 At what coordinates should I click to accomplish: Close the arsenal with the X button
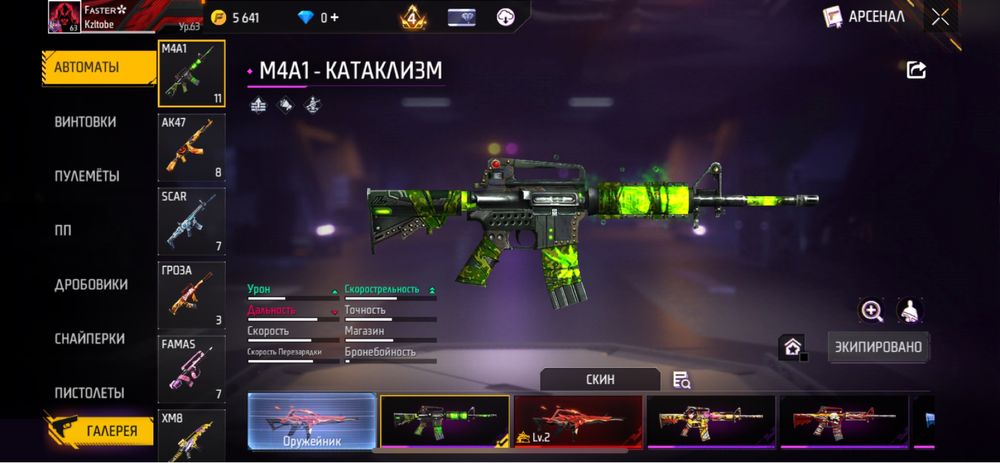[x=940, y=16]
